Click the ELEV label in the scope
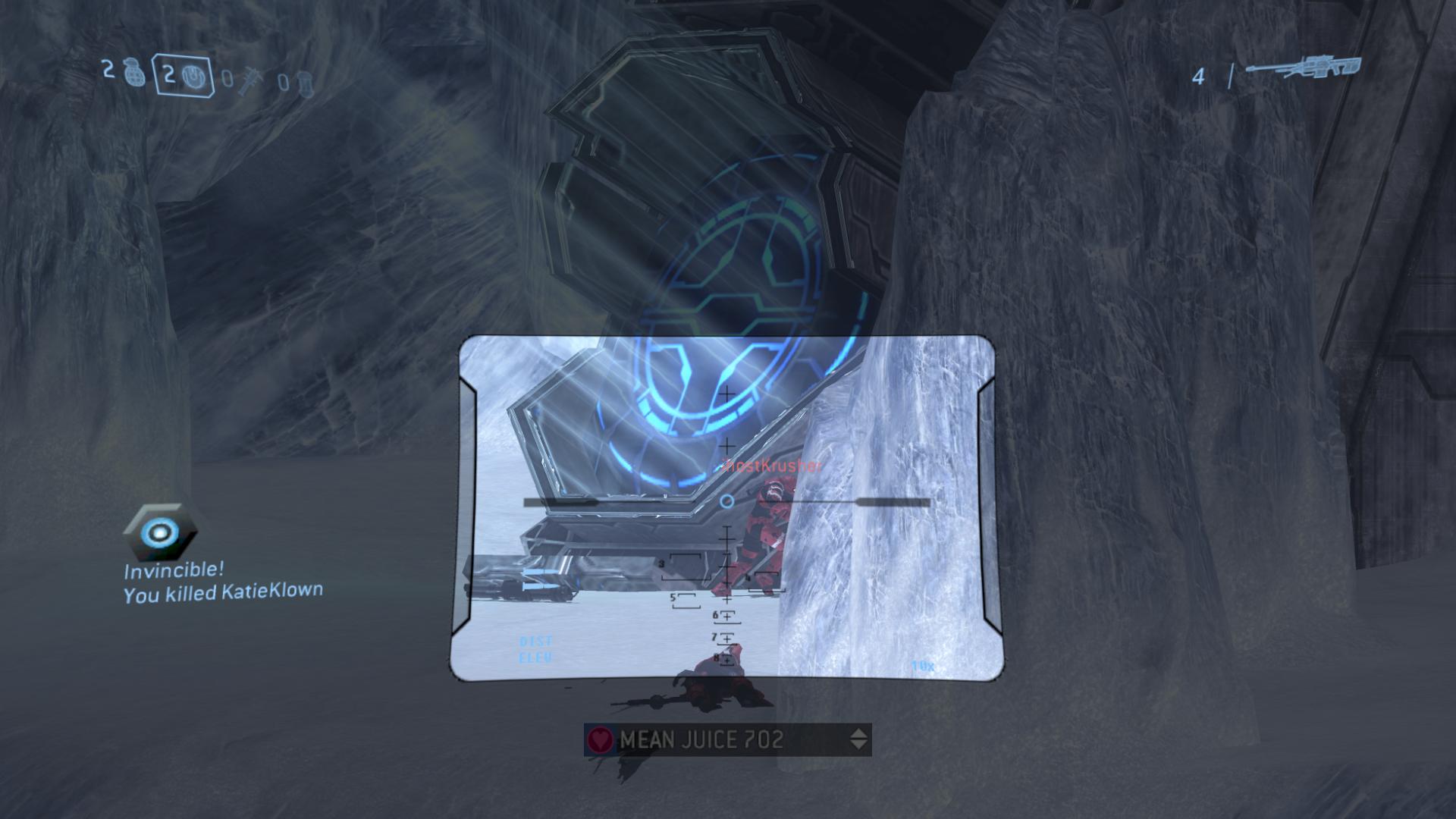Viewport: 1456px width, 819px height. [535, 656]
